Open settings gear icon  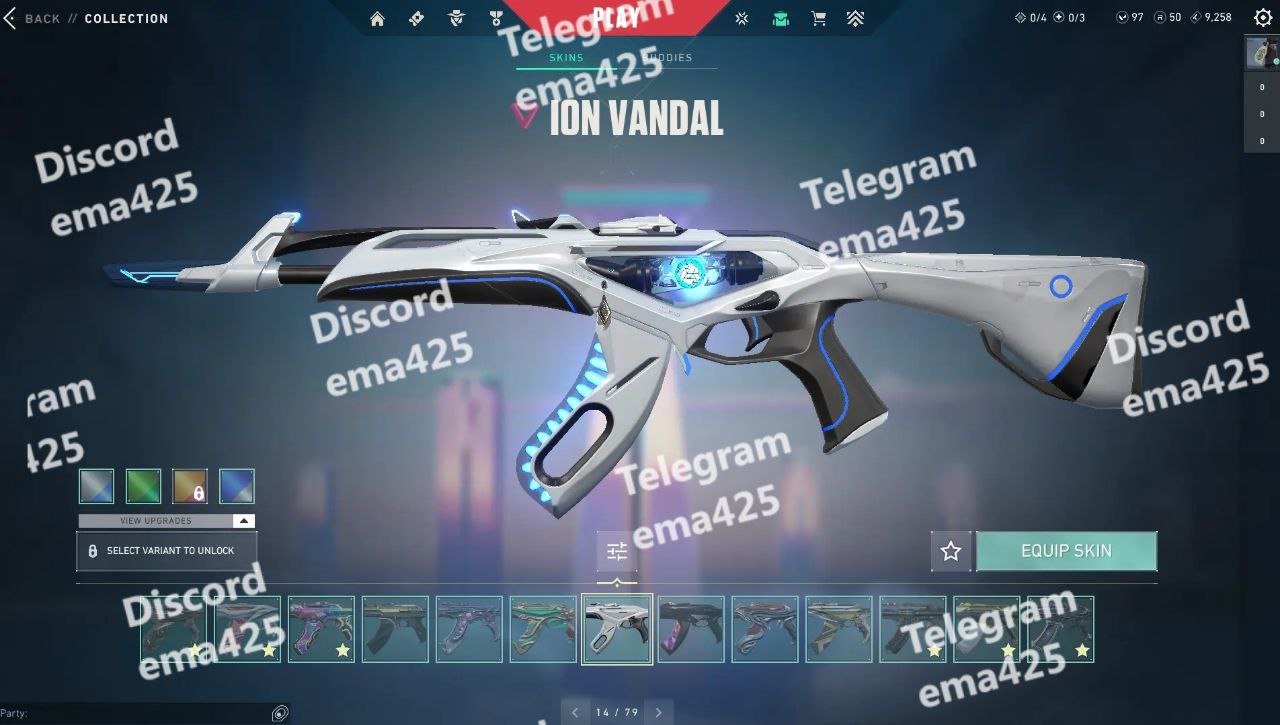[1262, 17]
